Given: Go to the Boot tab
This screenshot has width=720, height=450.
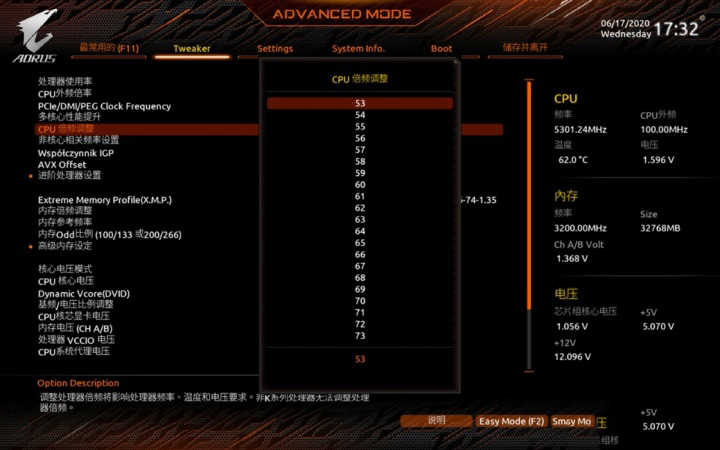Looking at the screenshot, I should [x=441, y=48].
